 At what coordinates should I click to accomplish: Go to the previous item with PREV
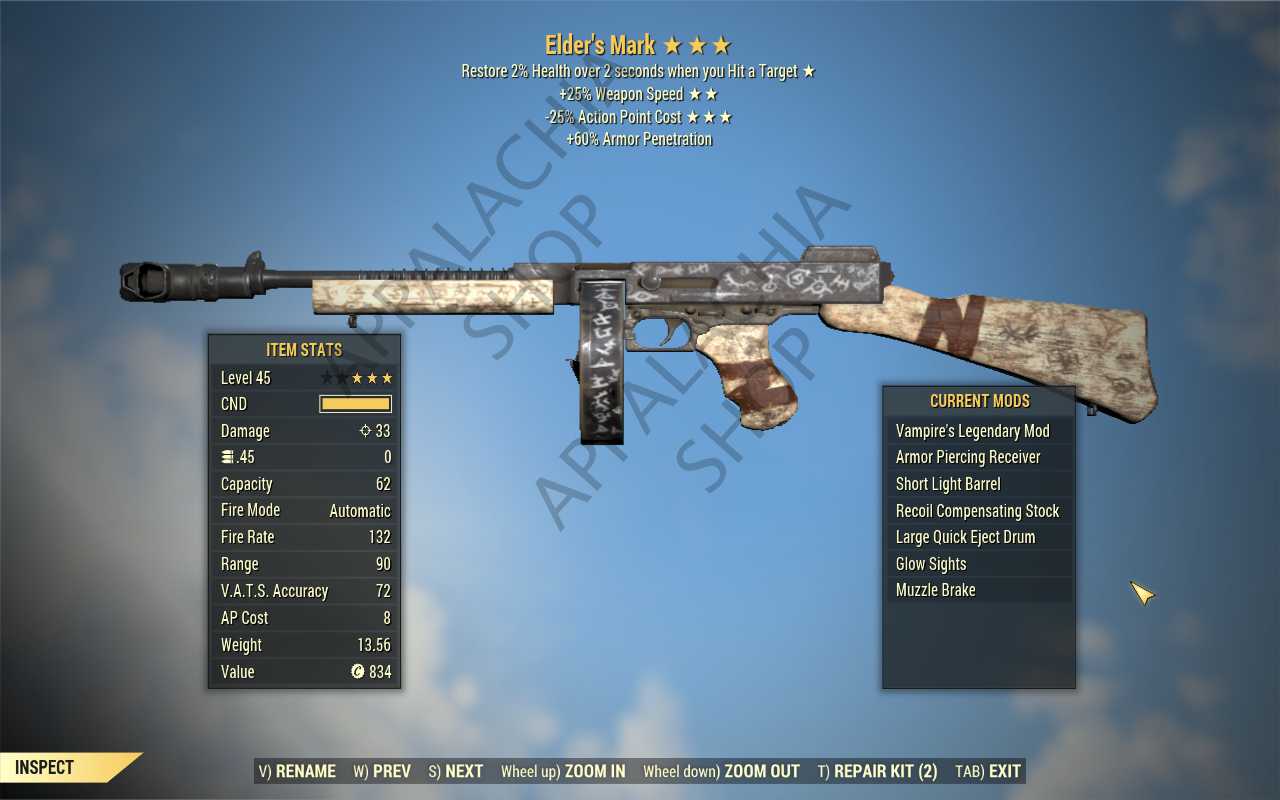[x=382, y=771]
